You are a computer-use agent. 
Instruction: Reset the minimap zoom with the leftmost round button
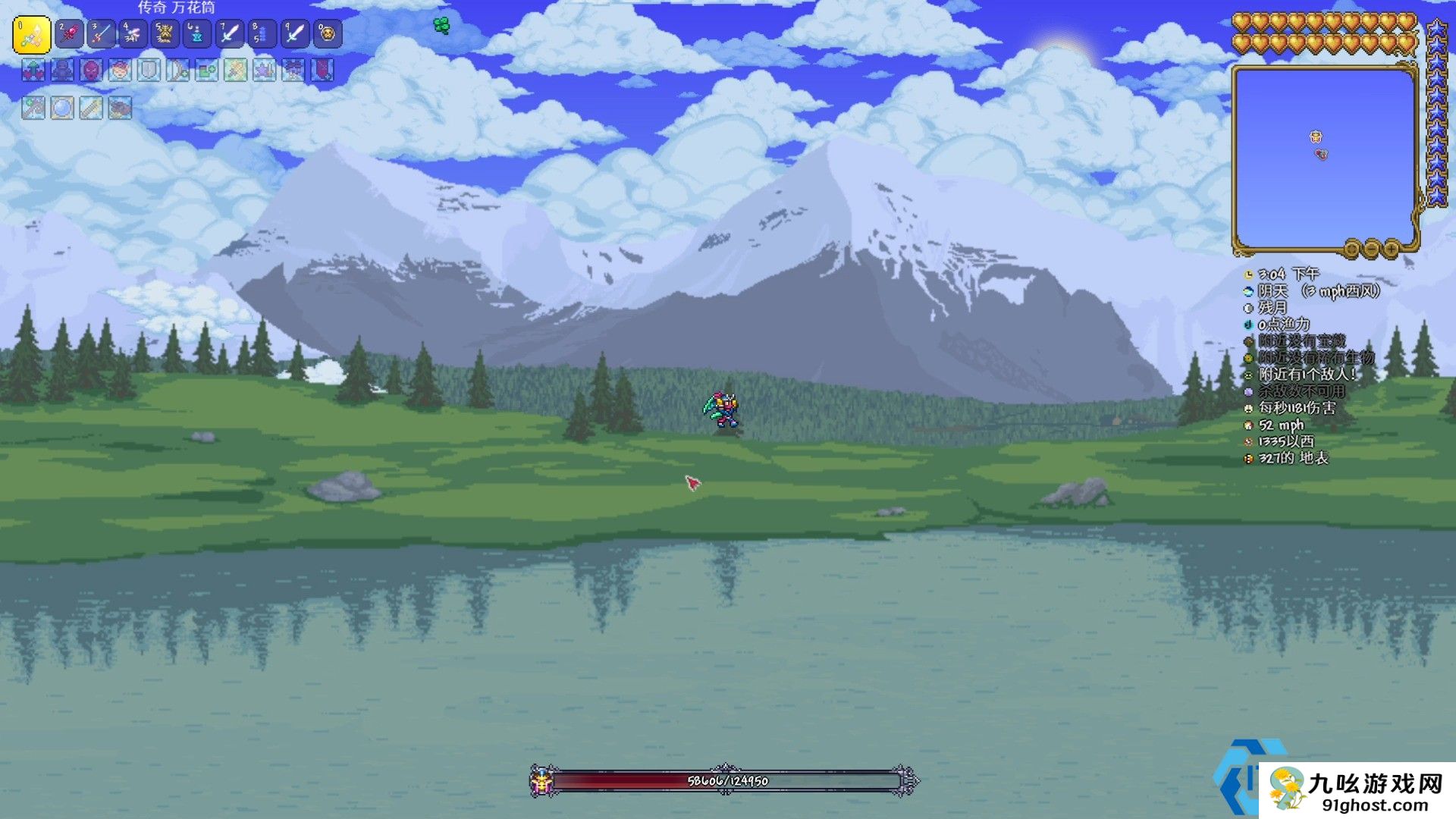click(1352, 249)
